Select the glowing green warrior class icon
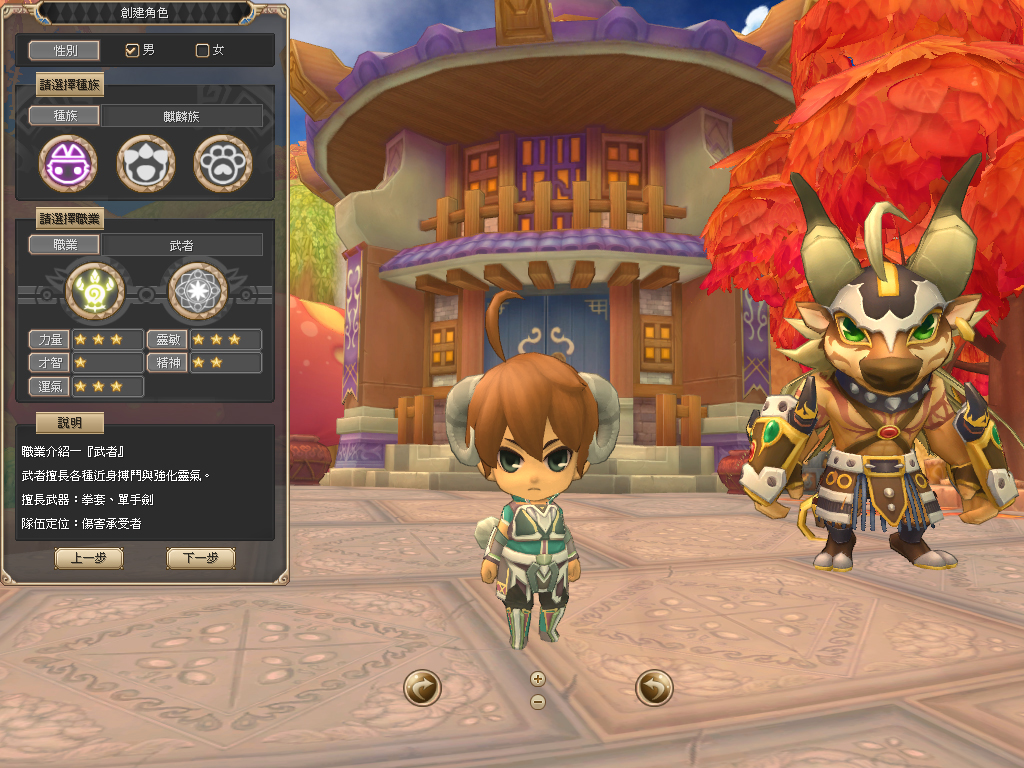Viewport: 1024px width, 768px height. (95, 290)
